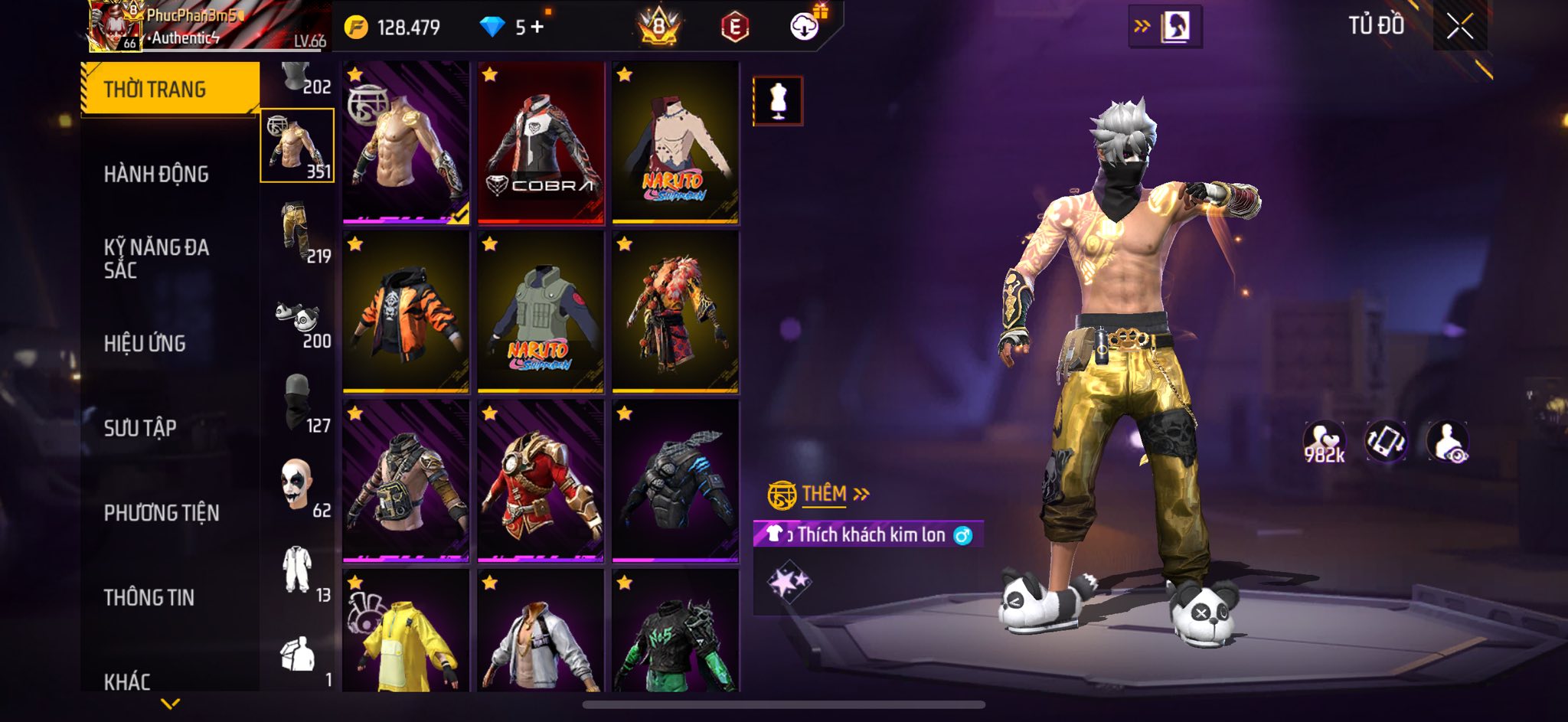Open the Thông Tin tab
This screenshot has height=722, width=1568.
[x=149, y=597]
